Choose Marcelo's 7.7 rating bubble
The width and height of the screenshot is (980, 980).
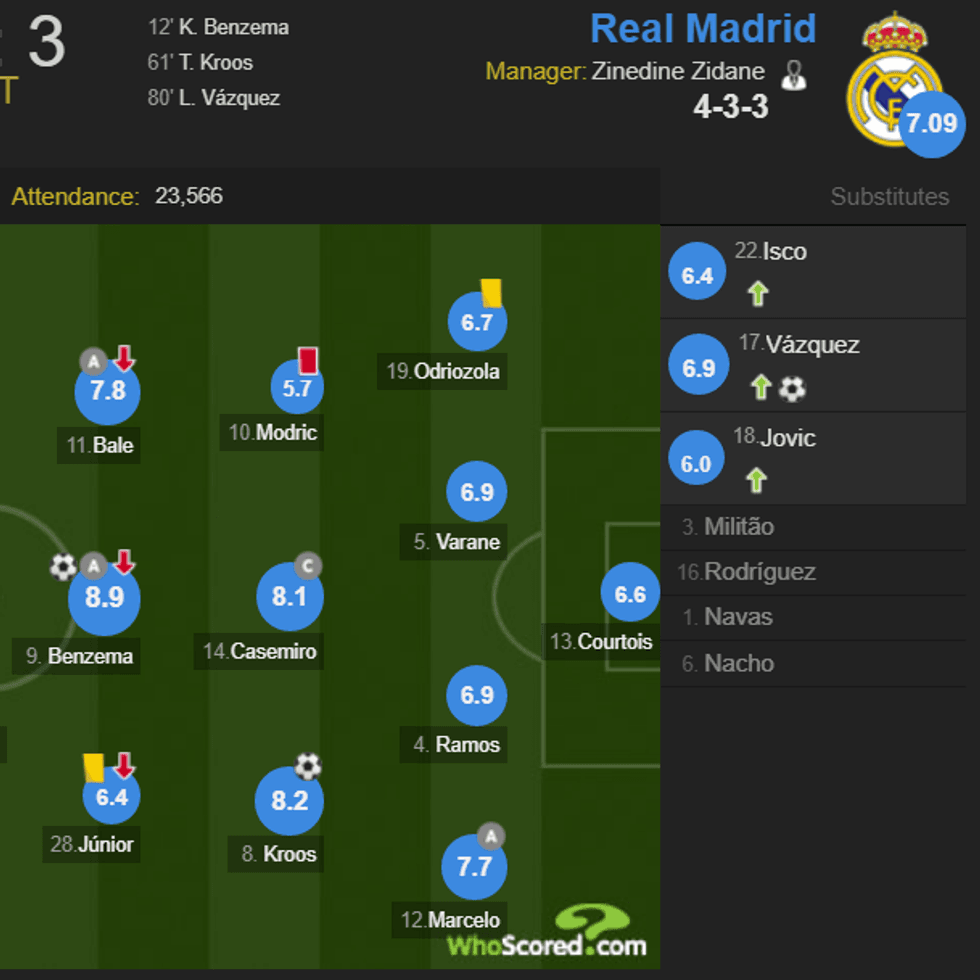coord(474,867)
